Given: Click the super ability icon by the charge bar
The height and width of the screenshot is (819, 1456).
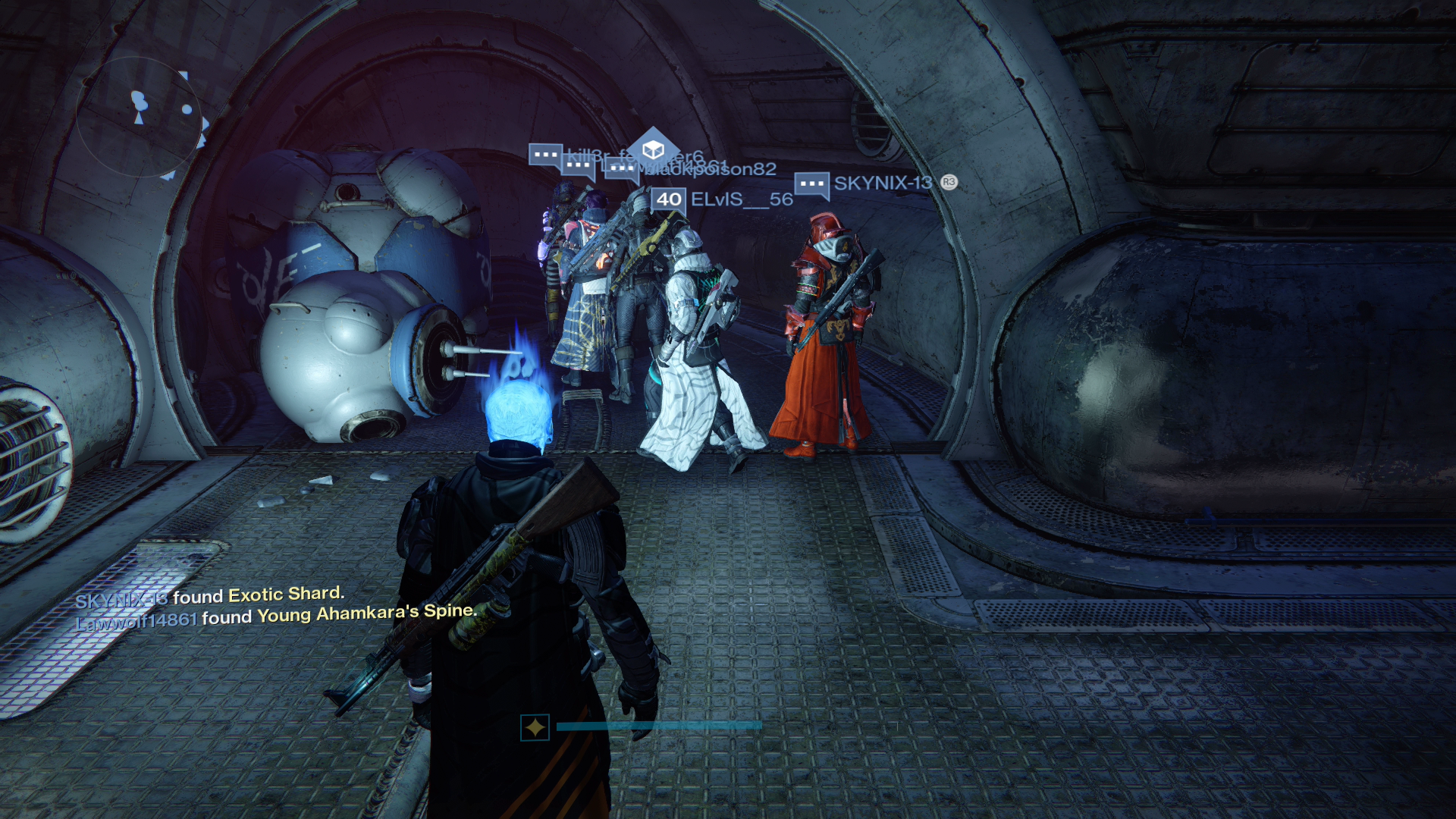Looking at the screenshot, I should pyautogui.click(x=535, y=727).
